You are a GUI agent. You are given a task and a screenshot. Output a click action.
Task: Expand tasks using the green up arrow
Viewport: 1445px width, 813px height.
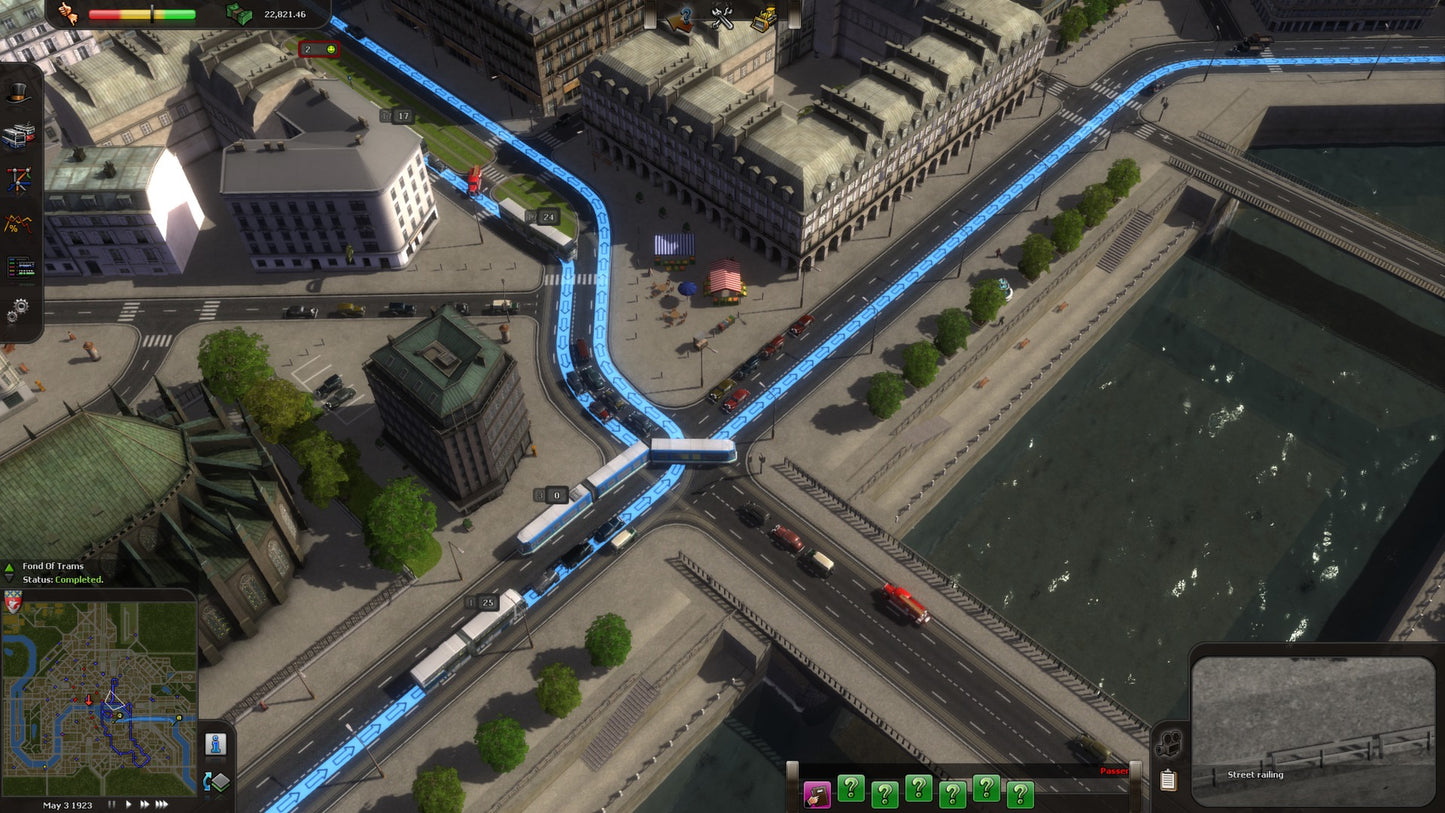(9, 567)
